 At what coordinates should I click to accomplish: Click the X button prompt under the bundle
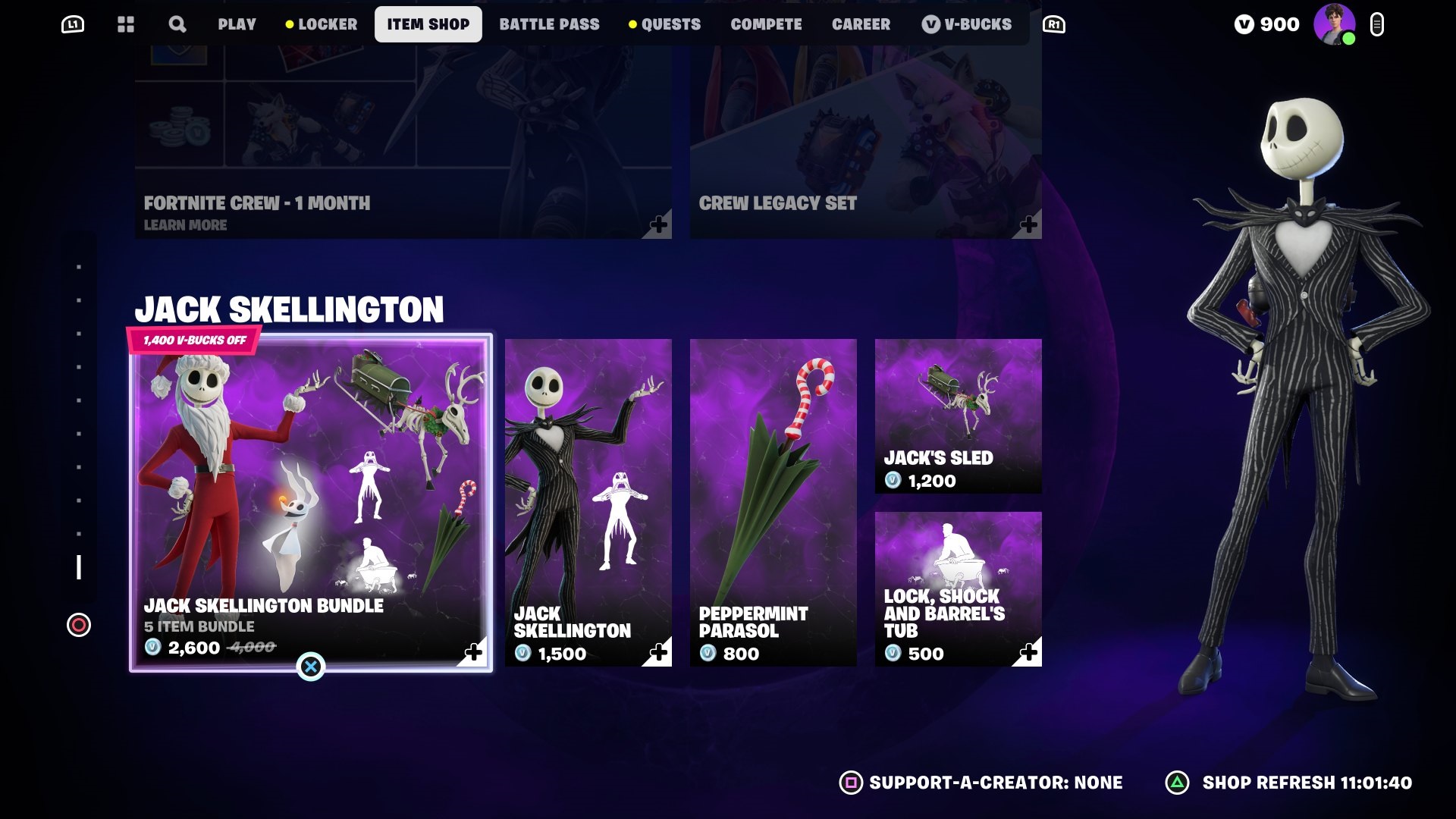[x=311, y=666]
